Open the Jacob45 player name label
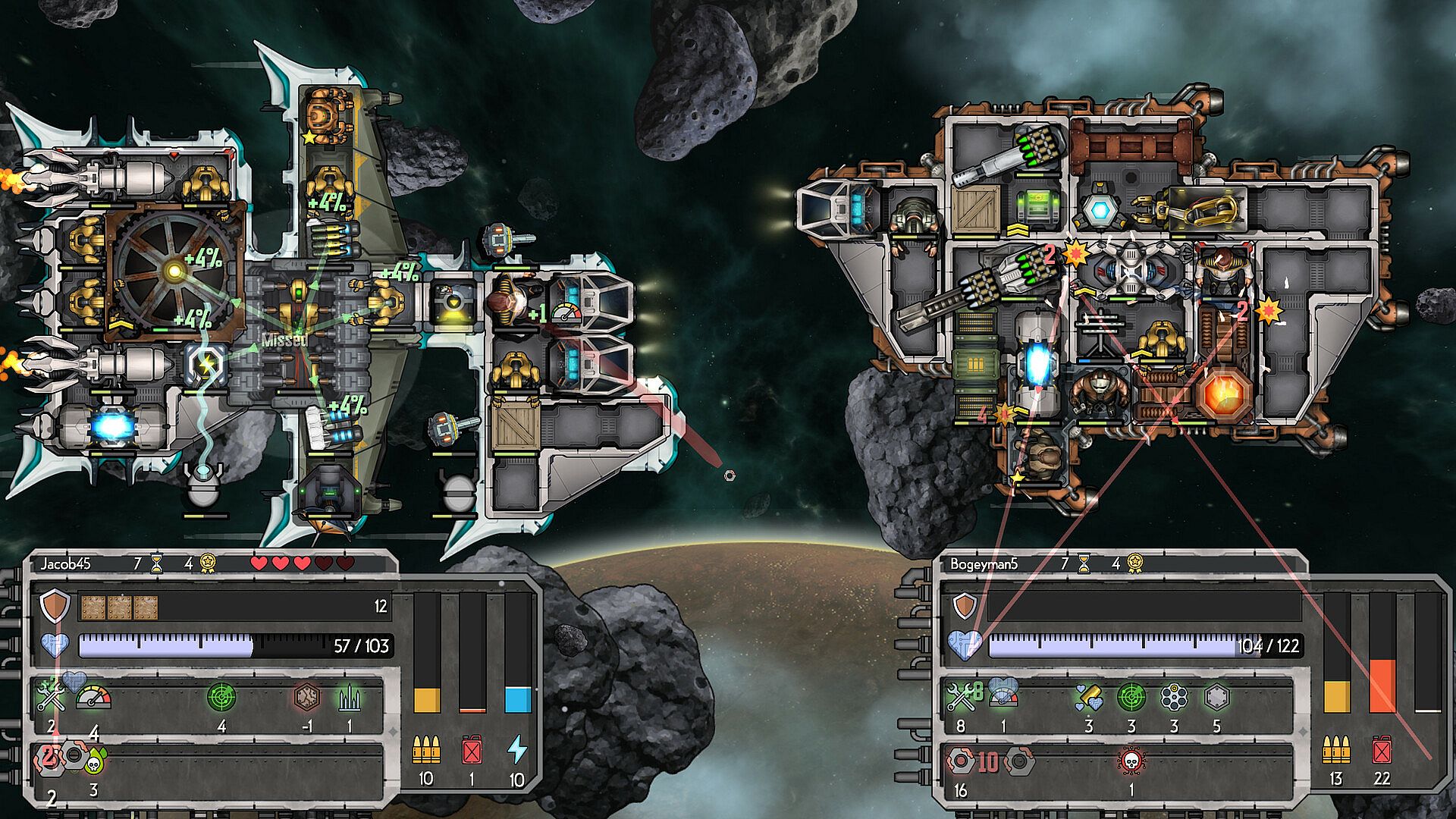 click(x=65, y=563)
